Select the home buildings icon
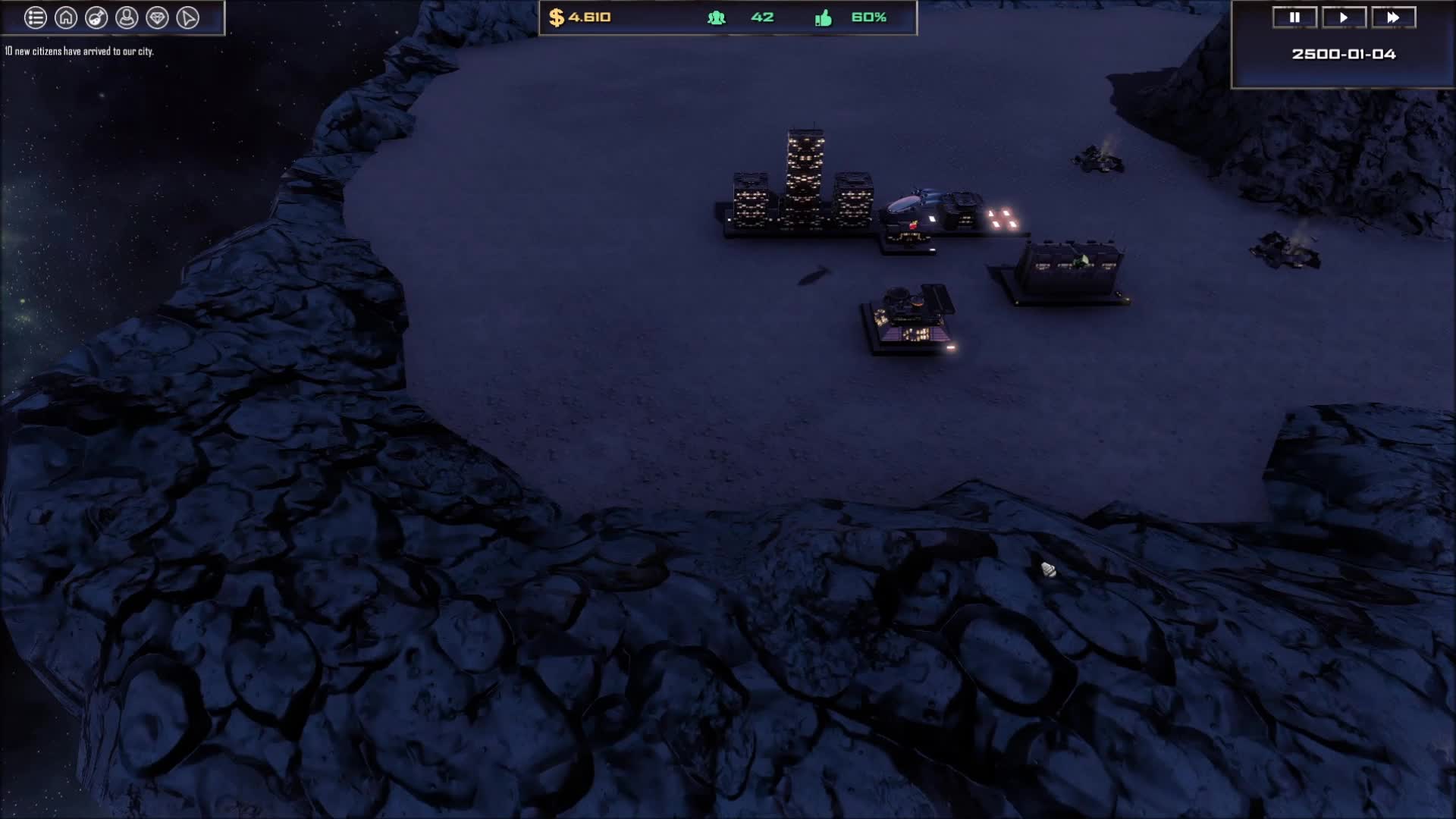This screenshot has height=819, width=1456. [x=65, y=17]
